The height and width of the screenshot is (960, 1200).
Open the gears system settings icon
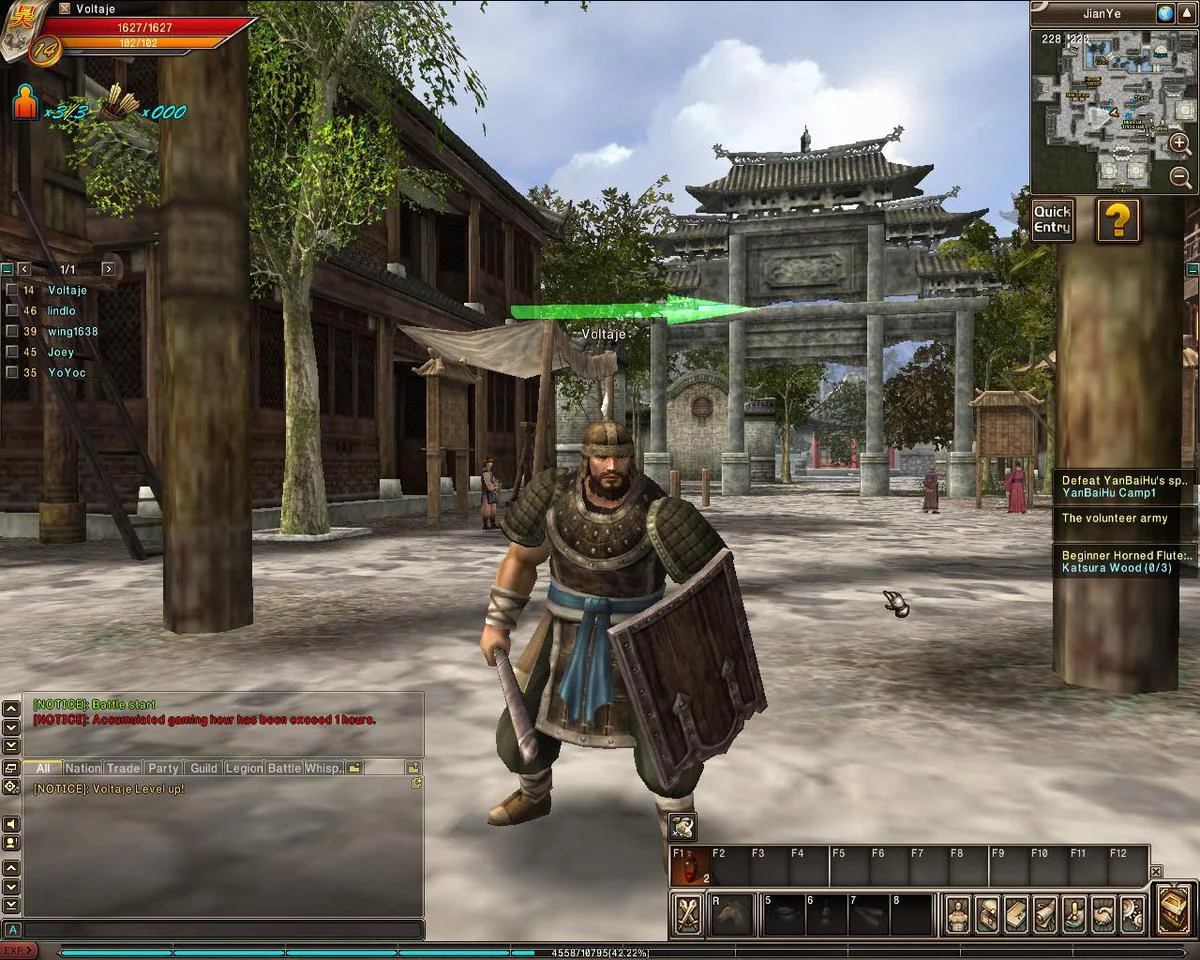pos(1132,914)
